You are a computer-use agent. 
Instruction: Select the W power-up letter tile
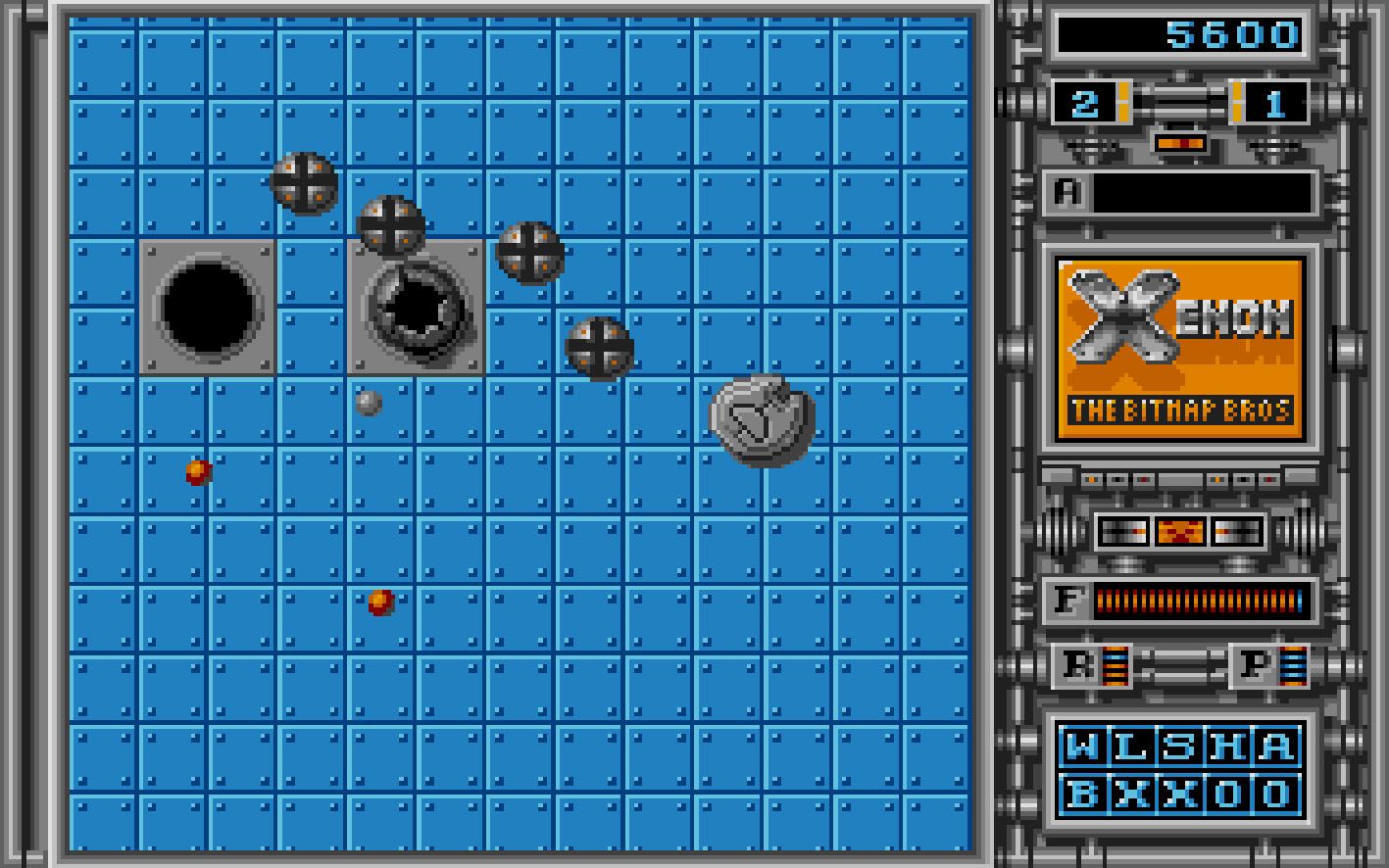tap(1082, 747)
